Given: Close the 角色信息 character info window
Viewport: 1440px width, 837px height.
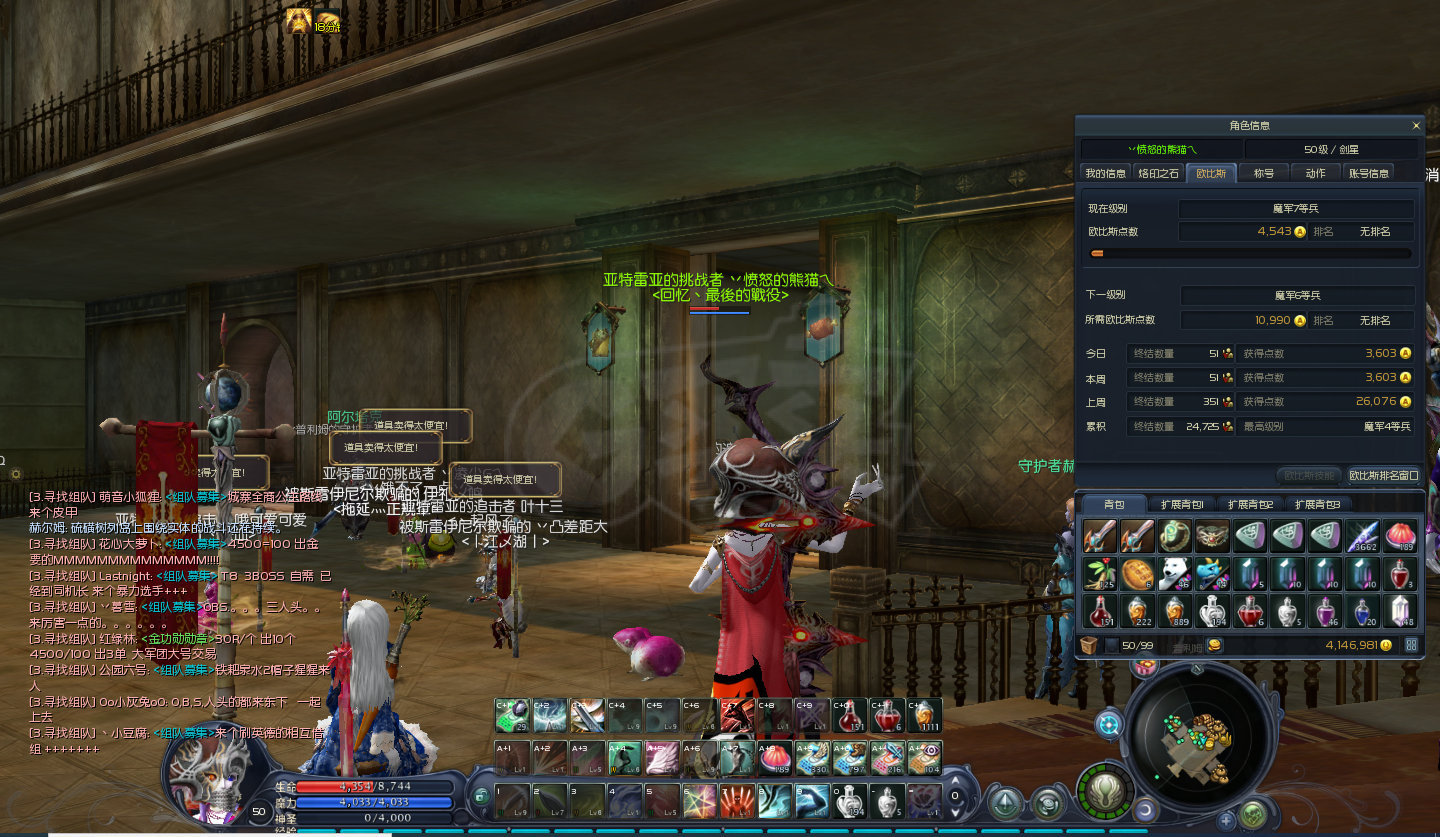Looking at the screenshot, I should pyautogui.click(x=1415, y=126).
